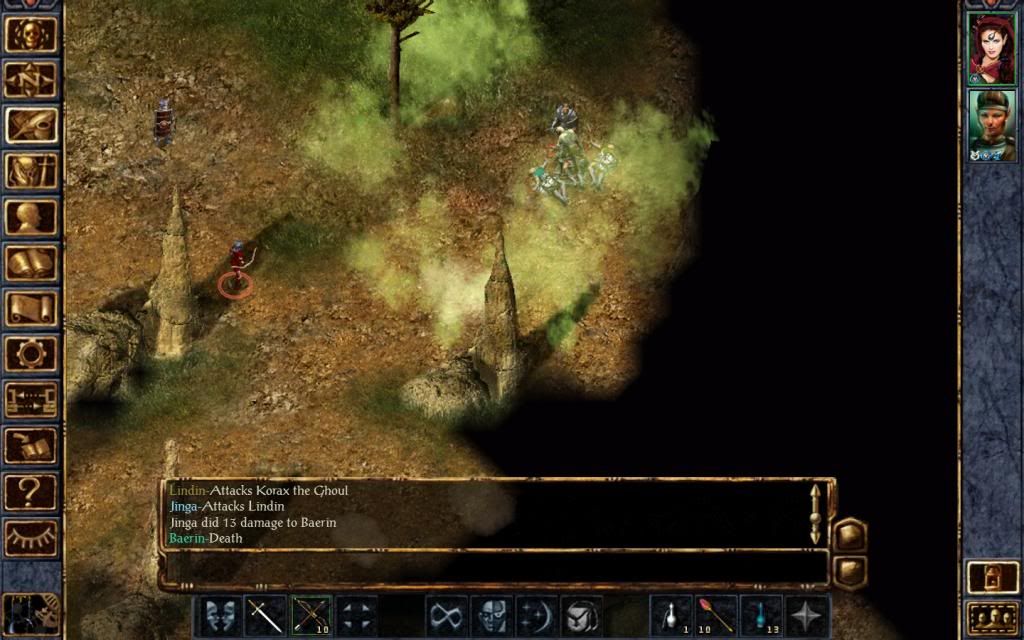Screen dimensions: 1024x640
Task: Open the mage spellbook
Action: coord(31,263)
